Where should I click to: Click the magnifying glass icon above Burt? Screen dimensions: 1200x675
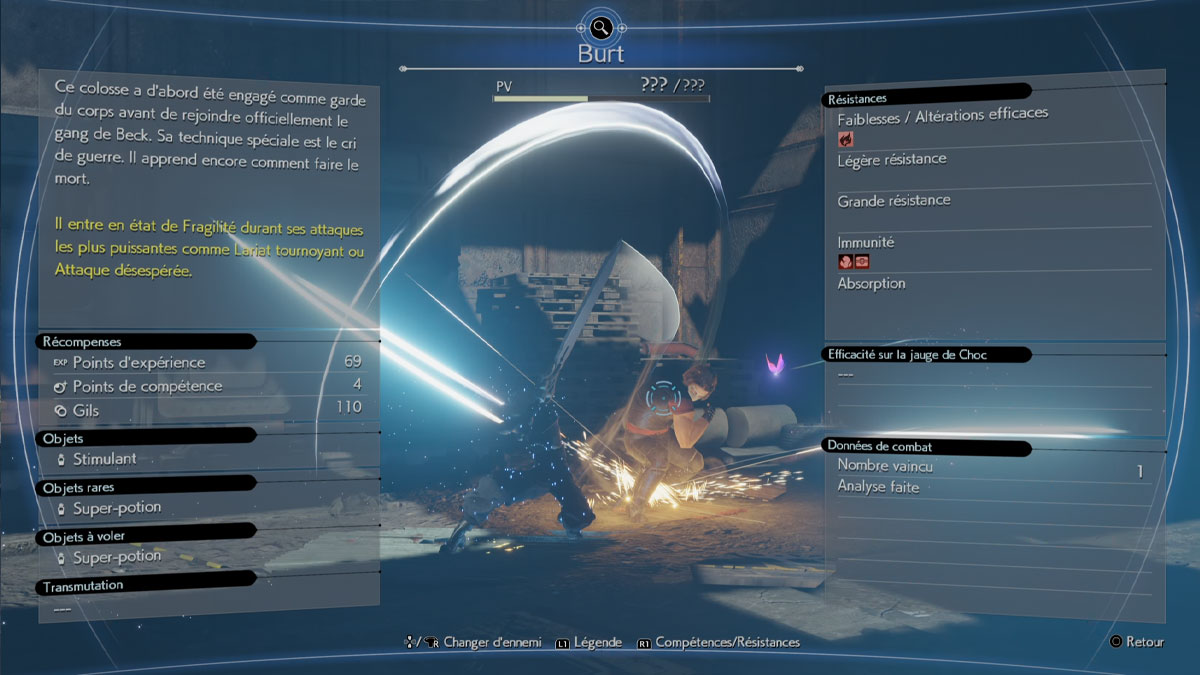click(x=600, y=27)
